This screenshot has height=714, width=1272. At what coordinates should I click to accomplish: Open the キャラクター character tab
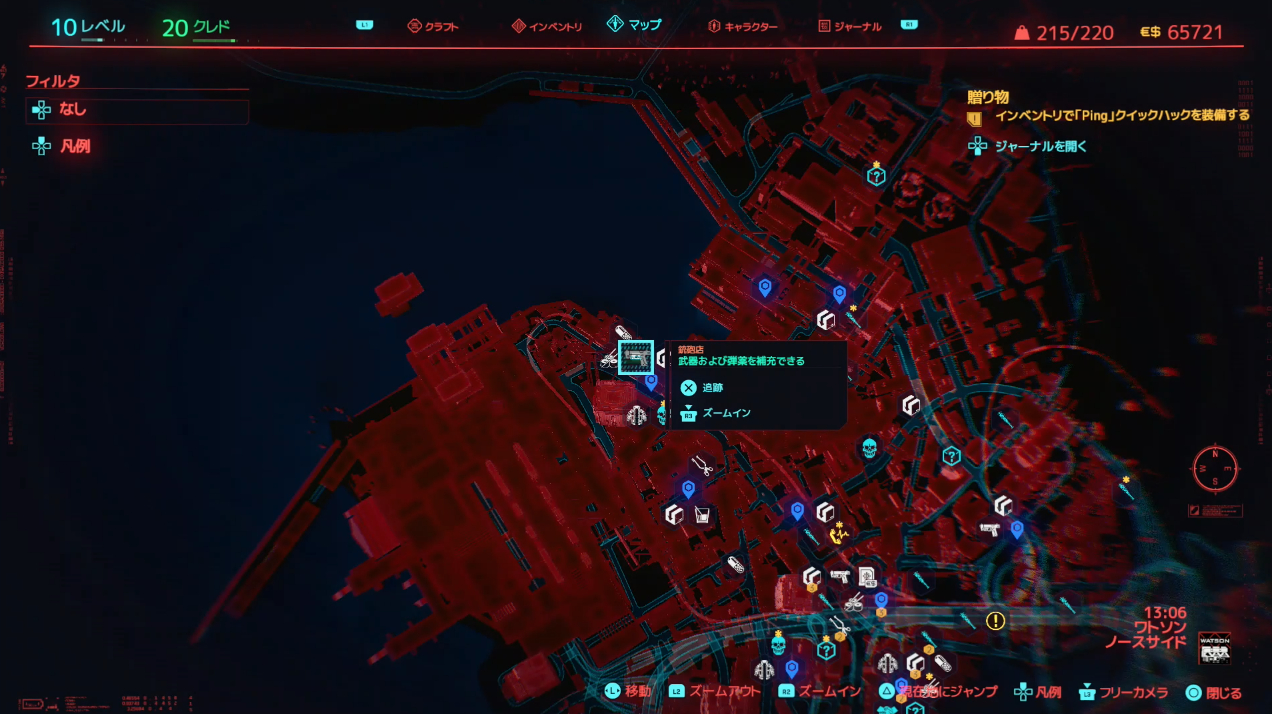click(x=742, y=26)
